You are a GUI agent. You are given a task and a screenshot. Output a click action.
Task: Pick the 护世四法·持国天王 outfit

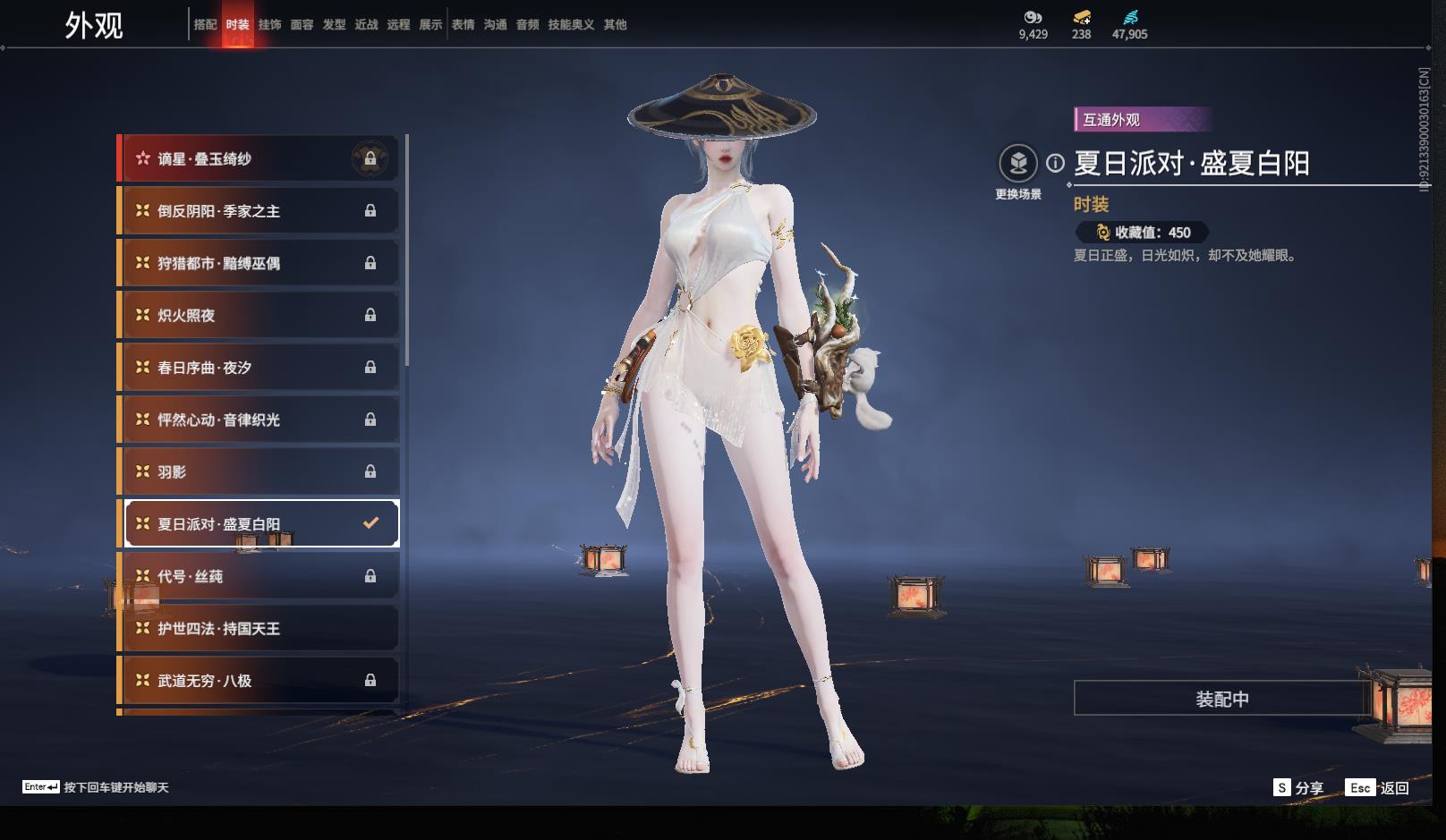tap(259, 629)
